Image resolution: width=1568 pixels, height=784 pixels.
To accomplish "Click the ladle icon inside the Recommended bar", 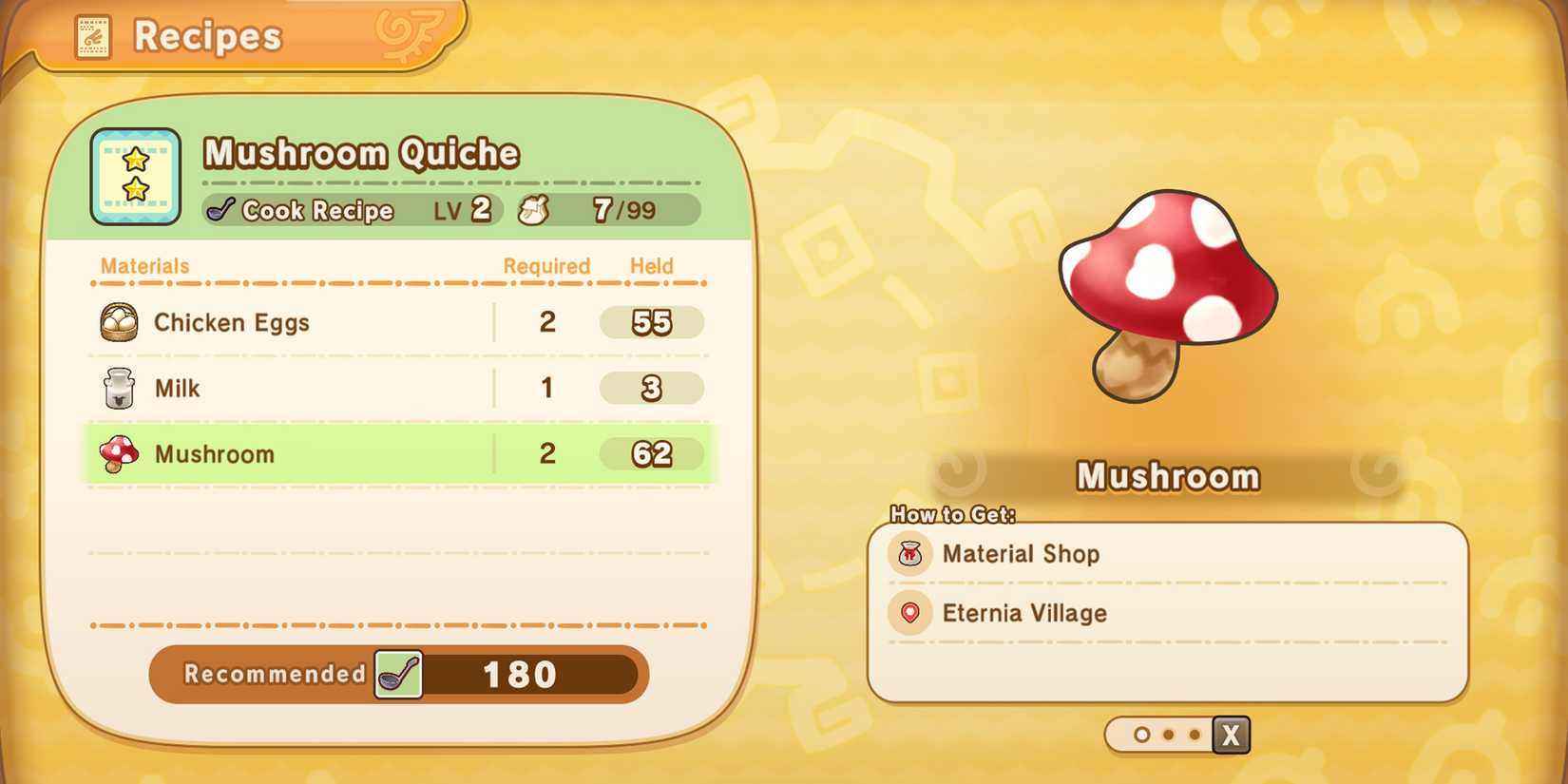I will pos(400,675).
